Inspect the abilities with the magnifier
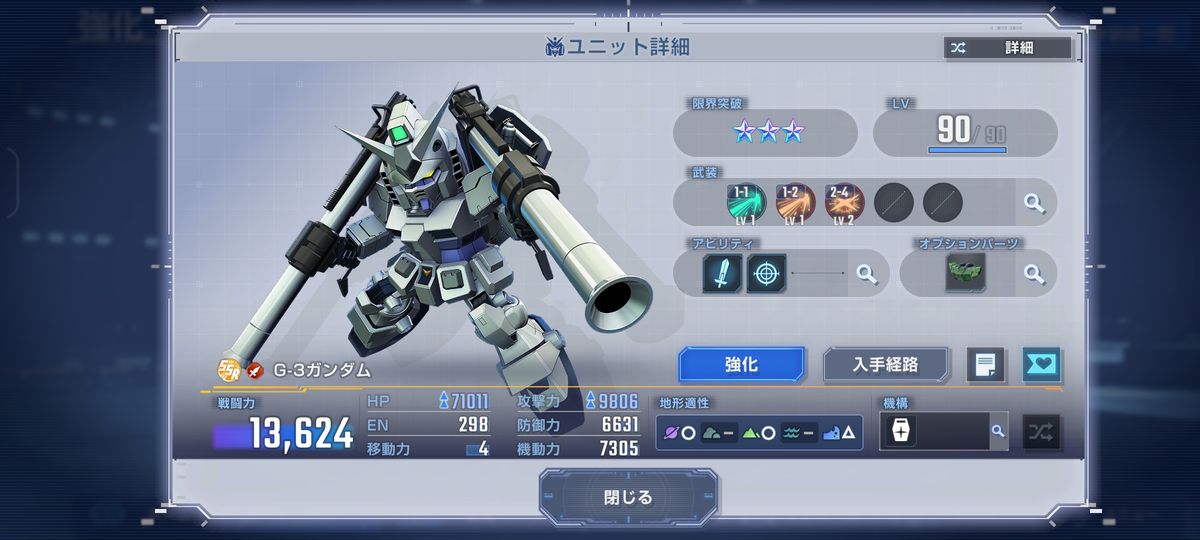The height and width of the screenshot is (540, 1200). click(x=867, y=273)
